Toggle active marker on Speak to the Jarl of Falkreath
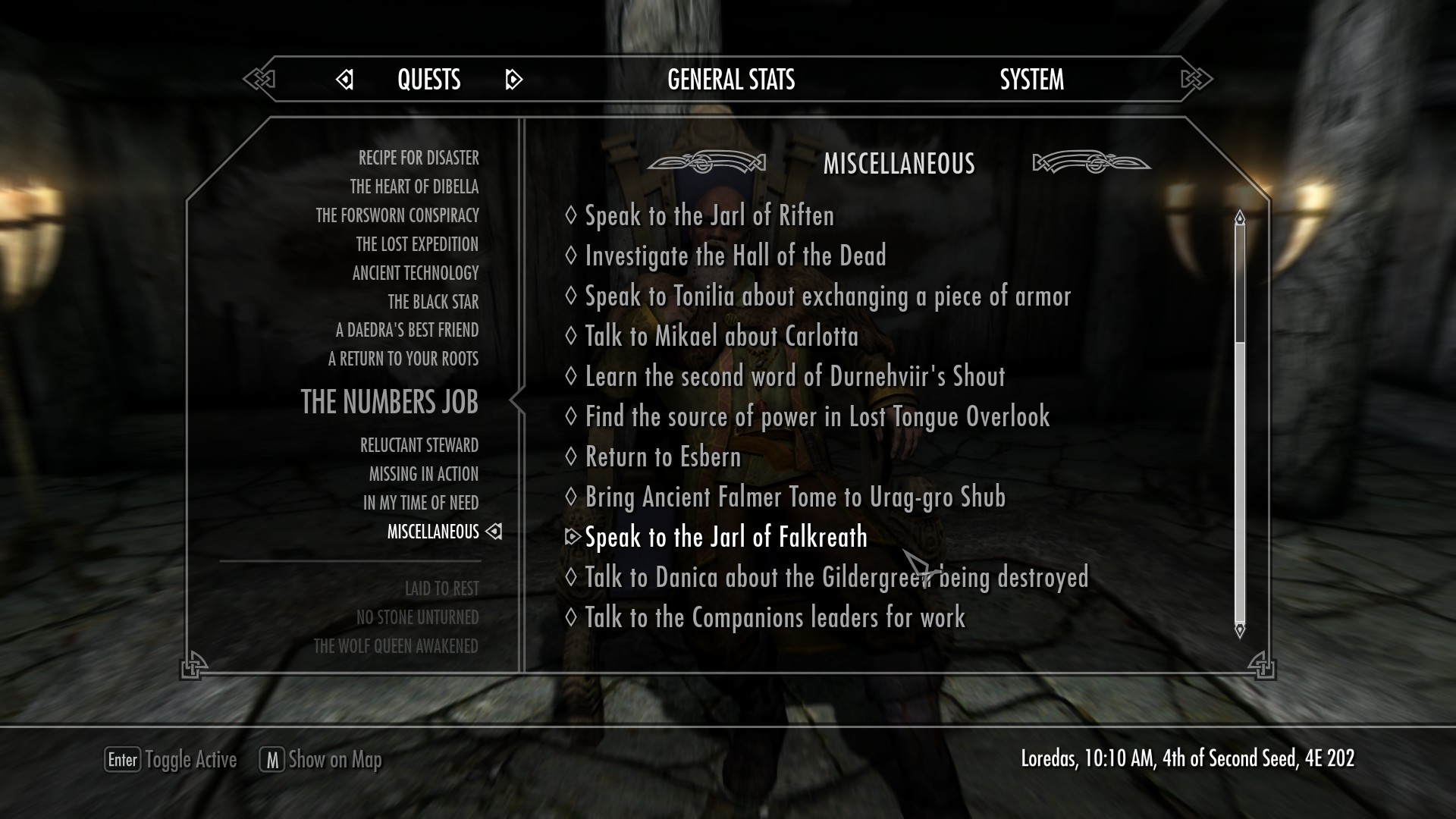1456x819 pixels. [x=574, y=537]
